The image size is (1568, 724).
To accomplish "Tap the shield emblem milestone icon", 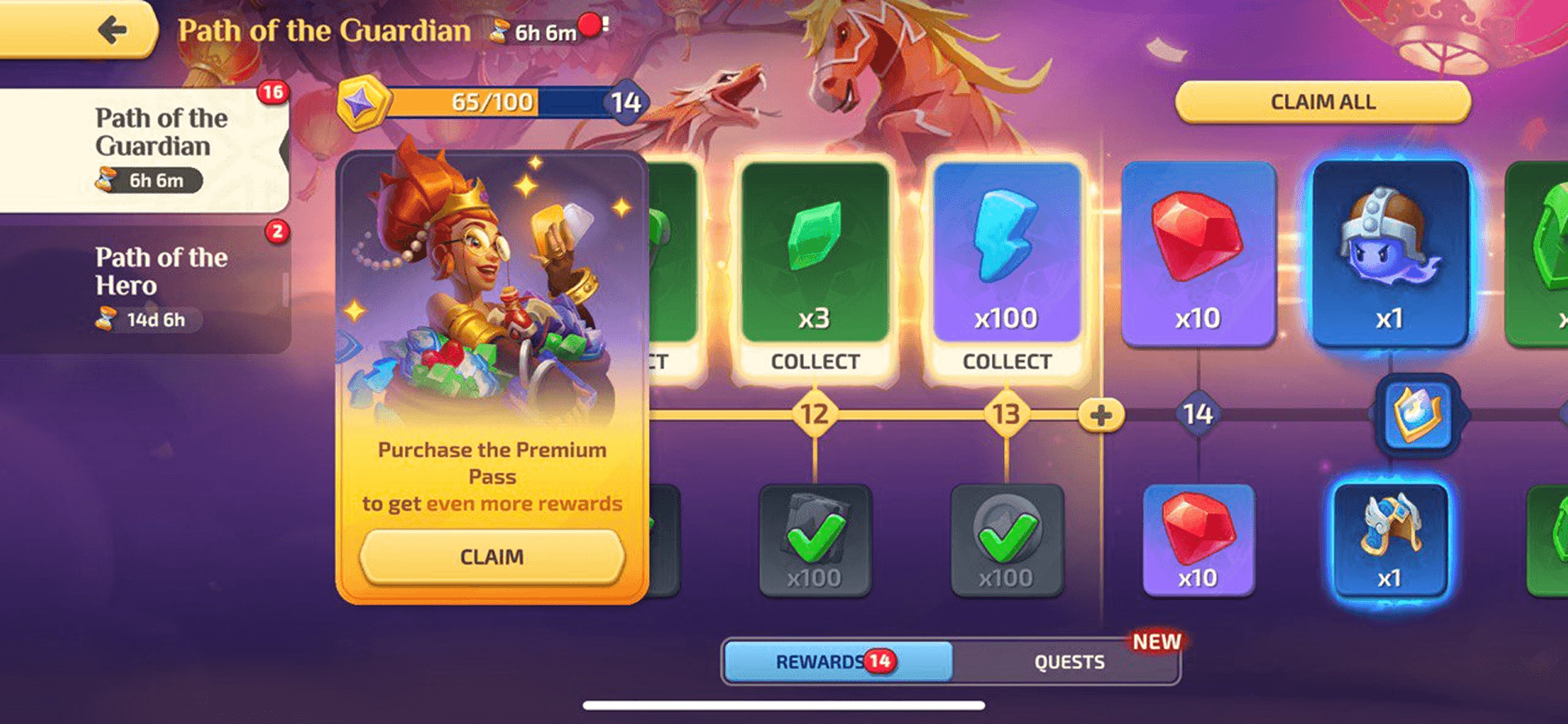I will coord(1417,414).
